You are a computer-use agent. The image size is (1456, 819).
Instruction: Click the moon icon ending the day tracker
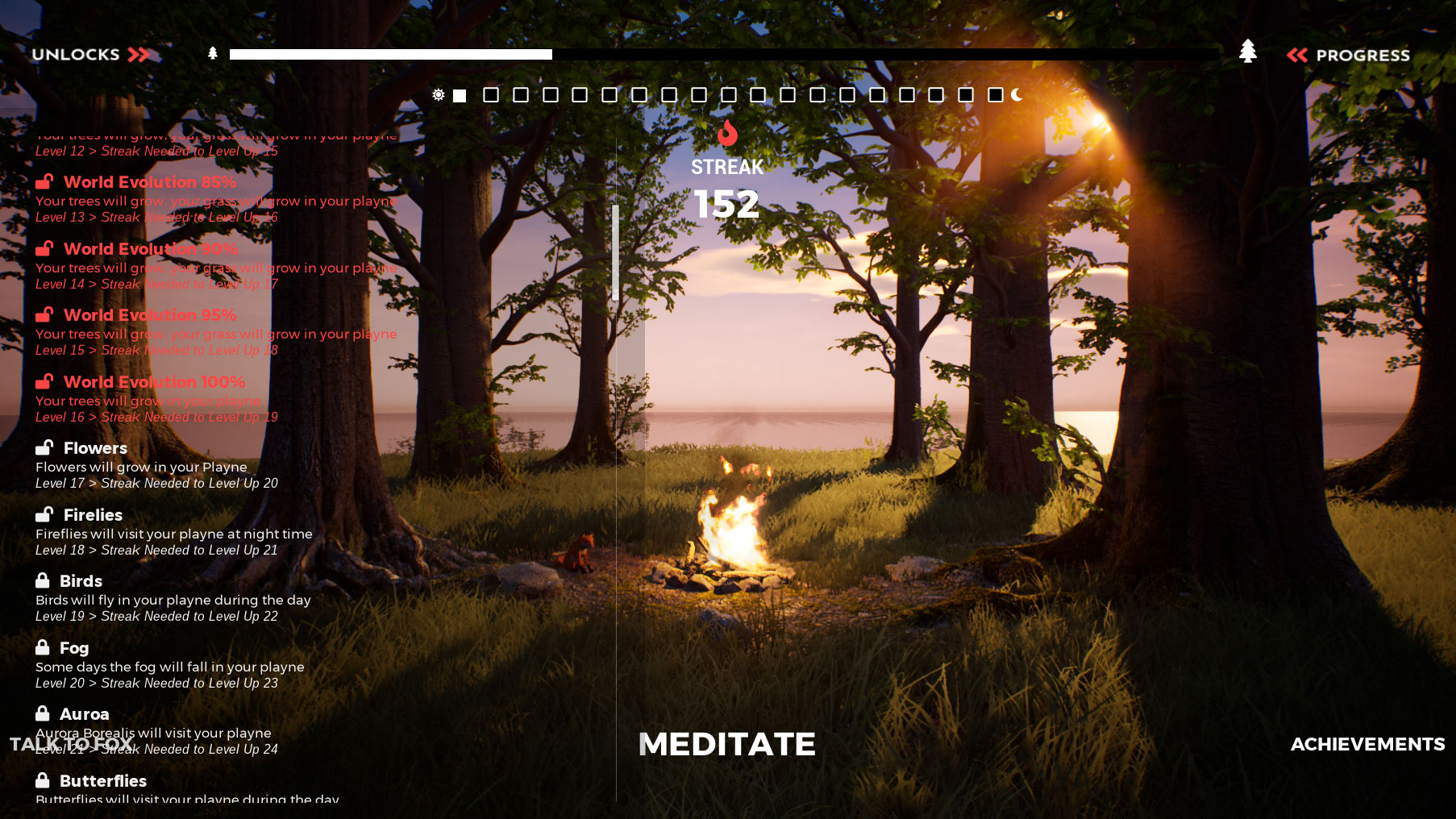(x=1016, y=95)
